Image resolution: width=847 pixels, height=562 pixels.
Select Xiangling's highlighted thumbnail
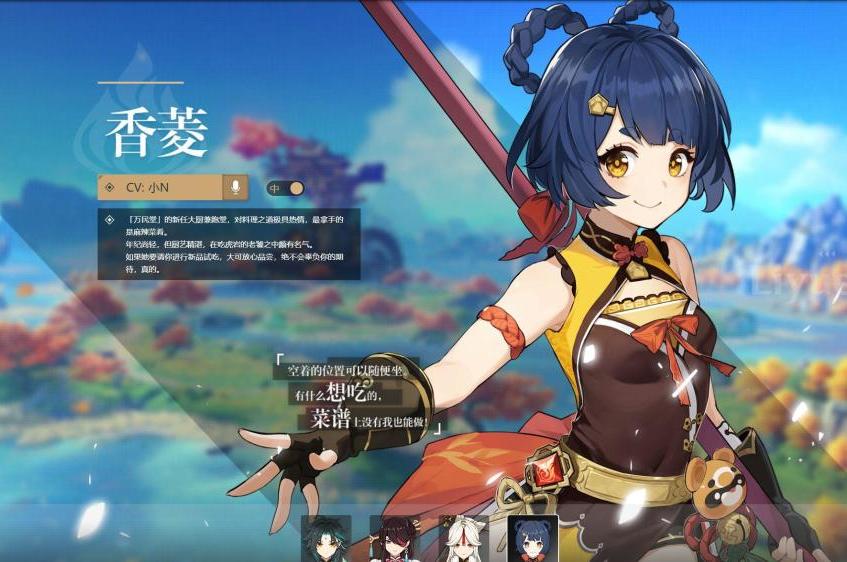click(x=532, y=539)
